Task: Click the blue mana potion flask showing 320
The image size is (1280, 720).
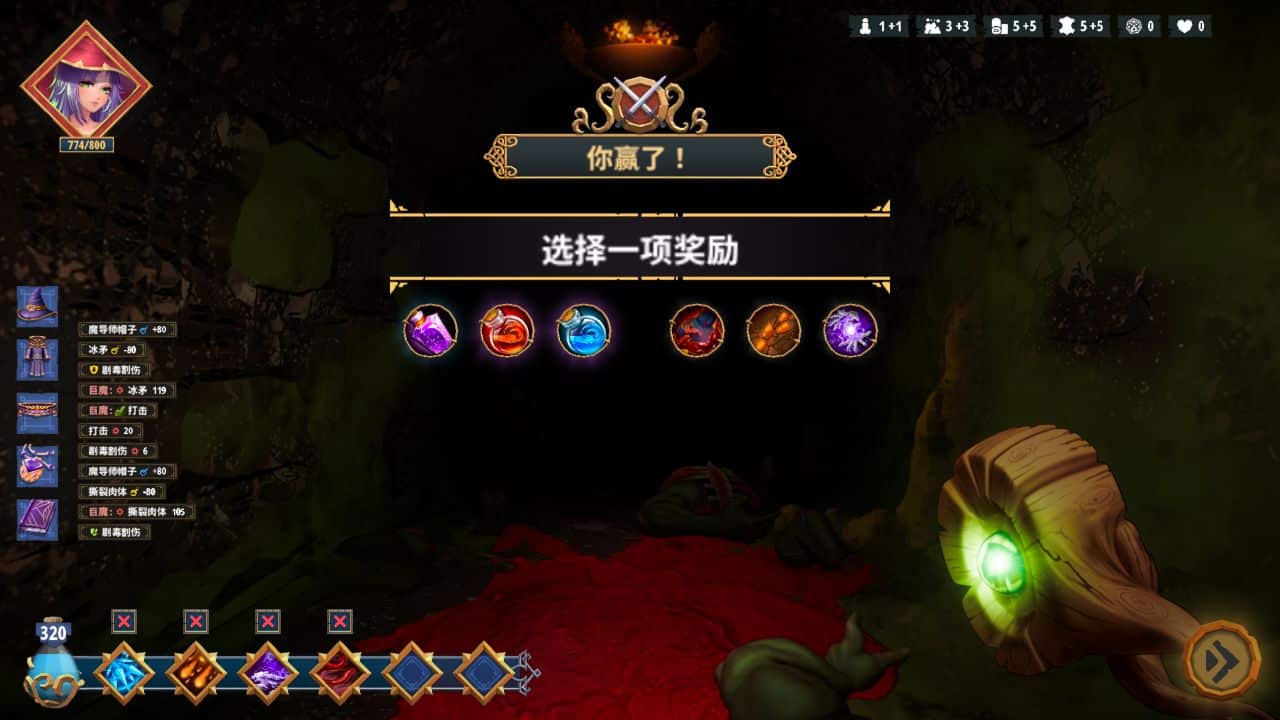Action: (x=52, y=668)
